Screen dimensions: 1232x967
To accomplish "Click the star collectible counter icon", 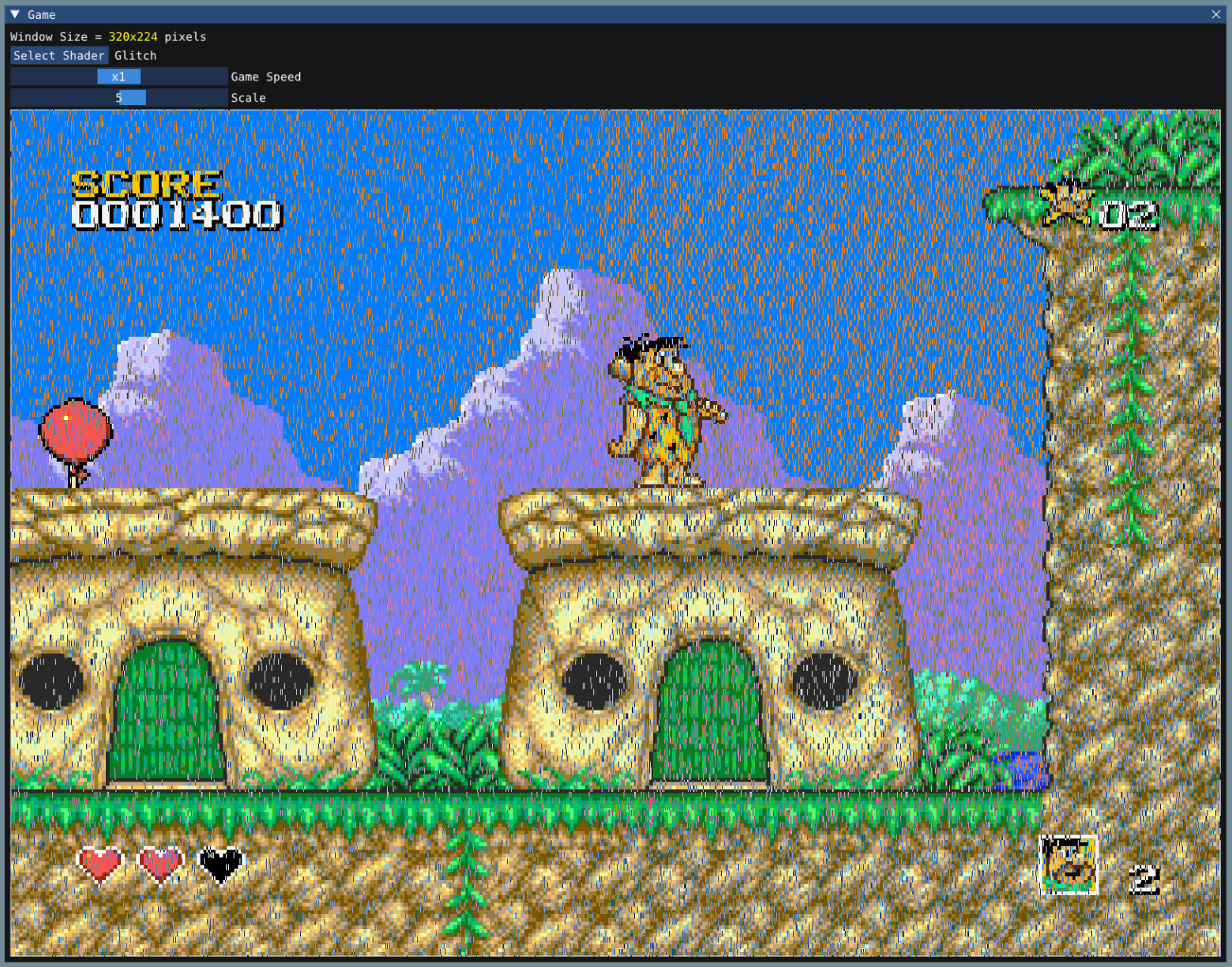I will 1069,204.
